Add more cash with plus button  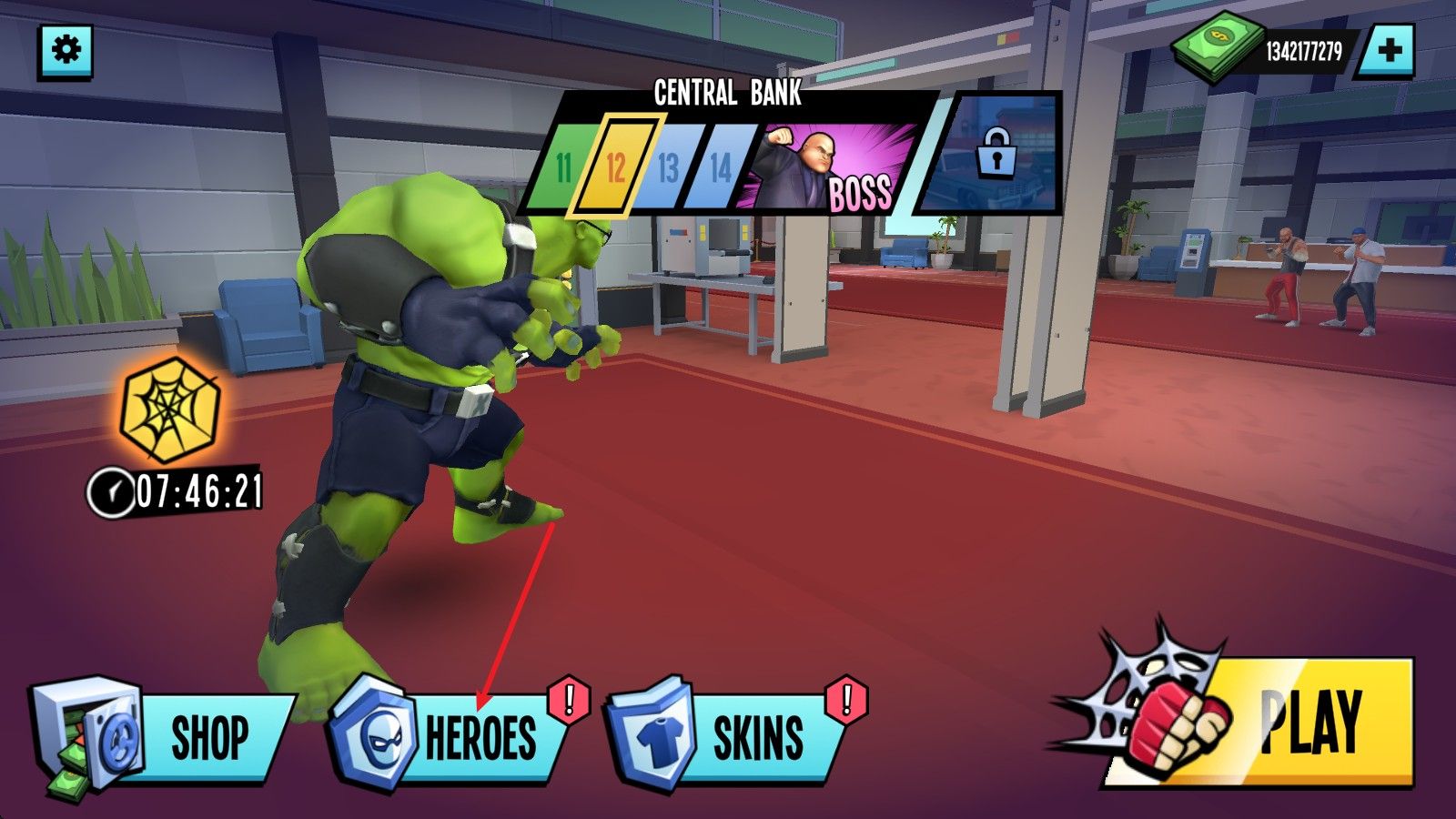1389,50
